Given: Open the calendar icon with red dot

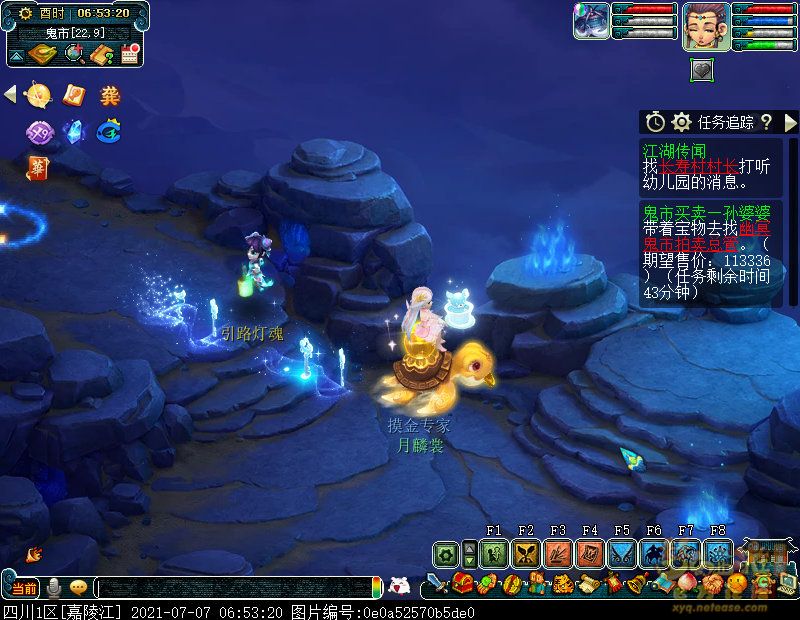Looking at the screenshot, I should pyautogui.click(x=129, y=53).
